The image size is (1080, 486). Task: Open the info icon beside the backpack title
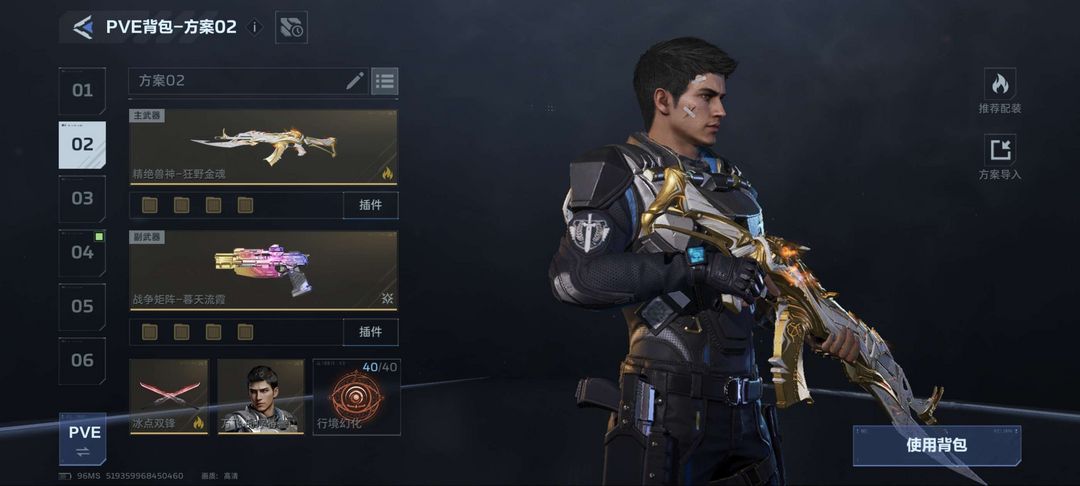[x=255, y=27]
